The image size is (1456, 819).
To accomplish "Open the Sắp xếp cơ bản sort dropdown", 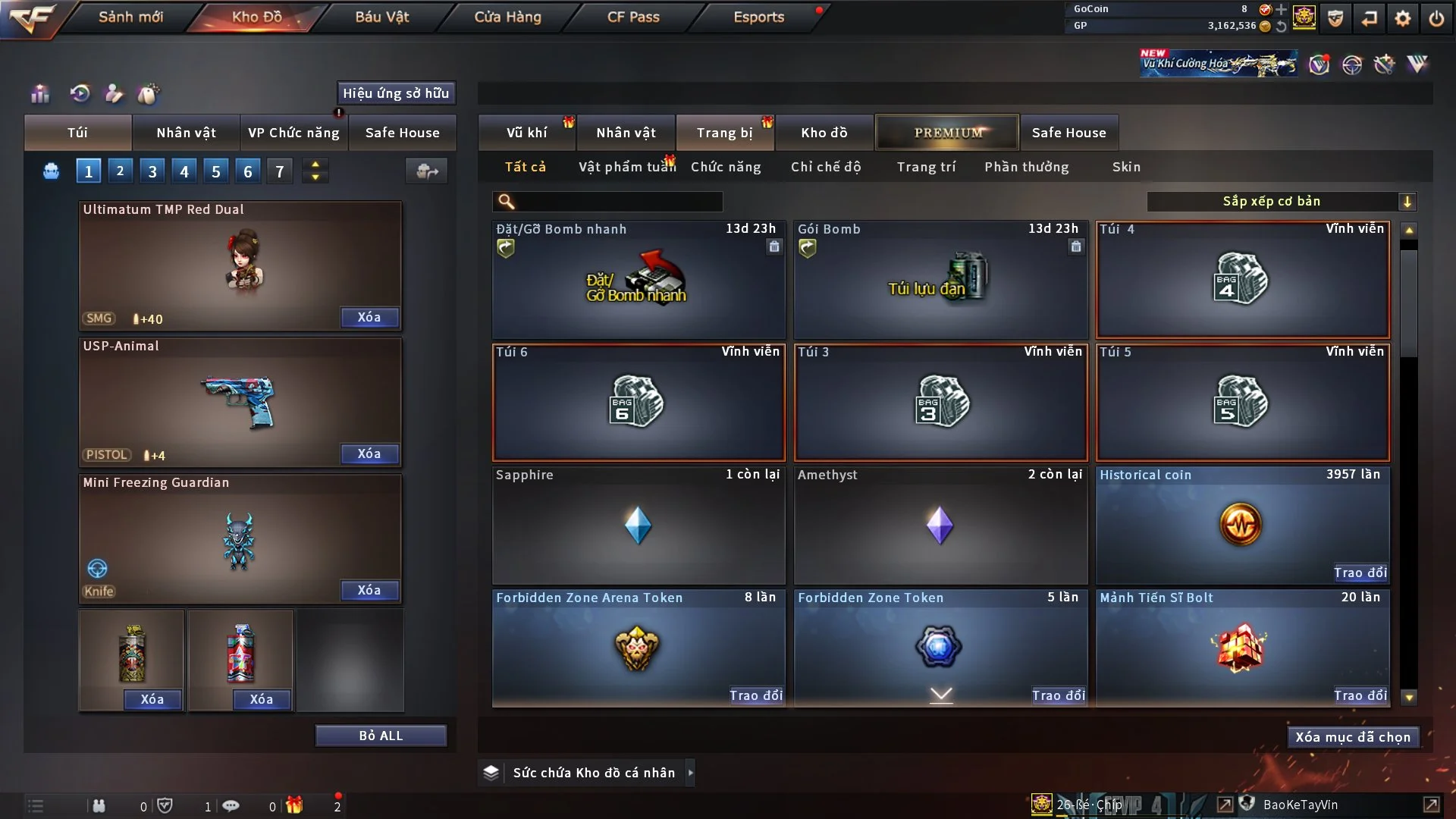I will click(1281, 202).
